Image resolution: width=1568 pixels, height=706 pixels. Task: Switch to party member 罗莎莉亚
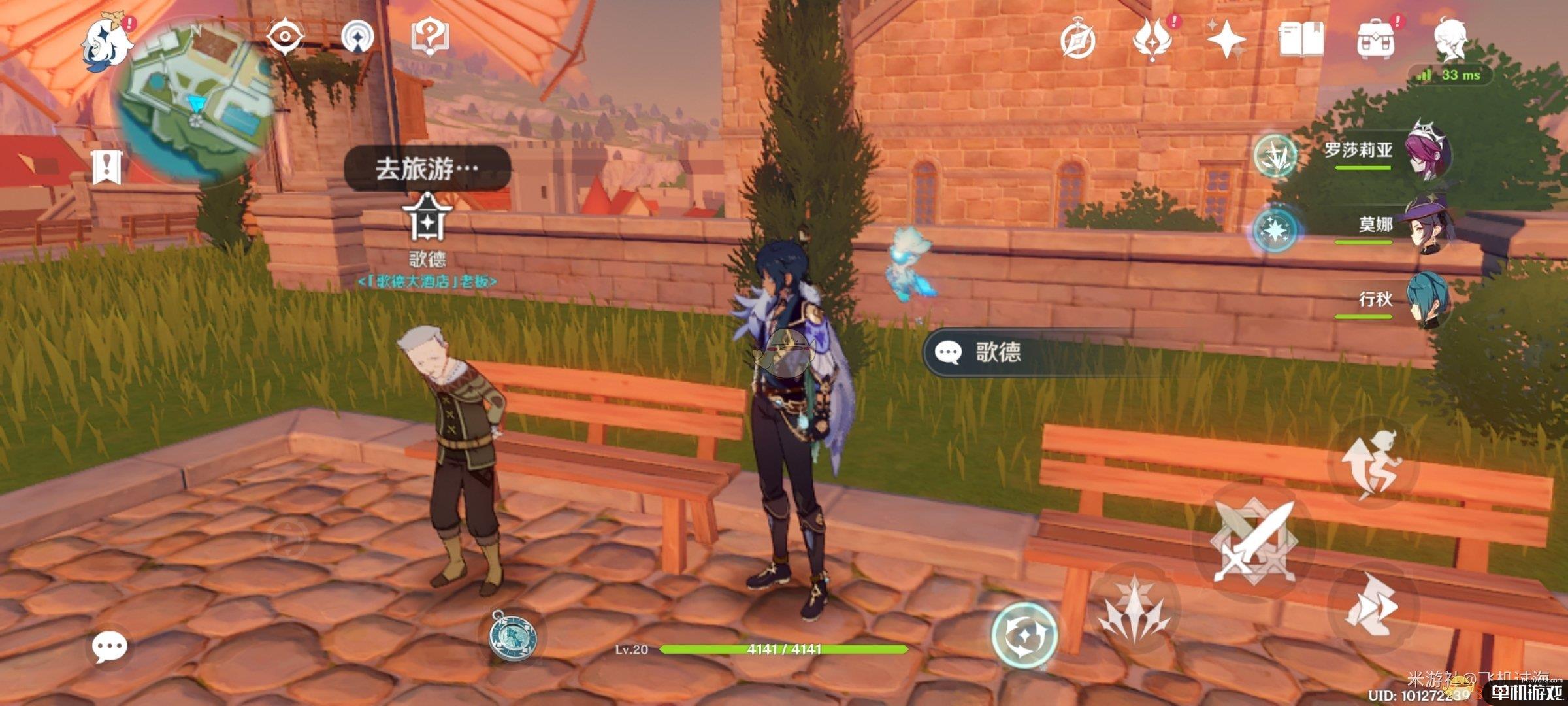pyautogui.click(x=1428, y=152)
